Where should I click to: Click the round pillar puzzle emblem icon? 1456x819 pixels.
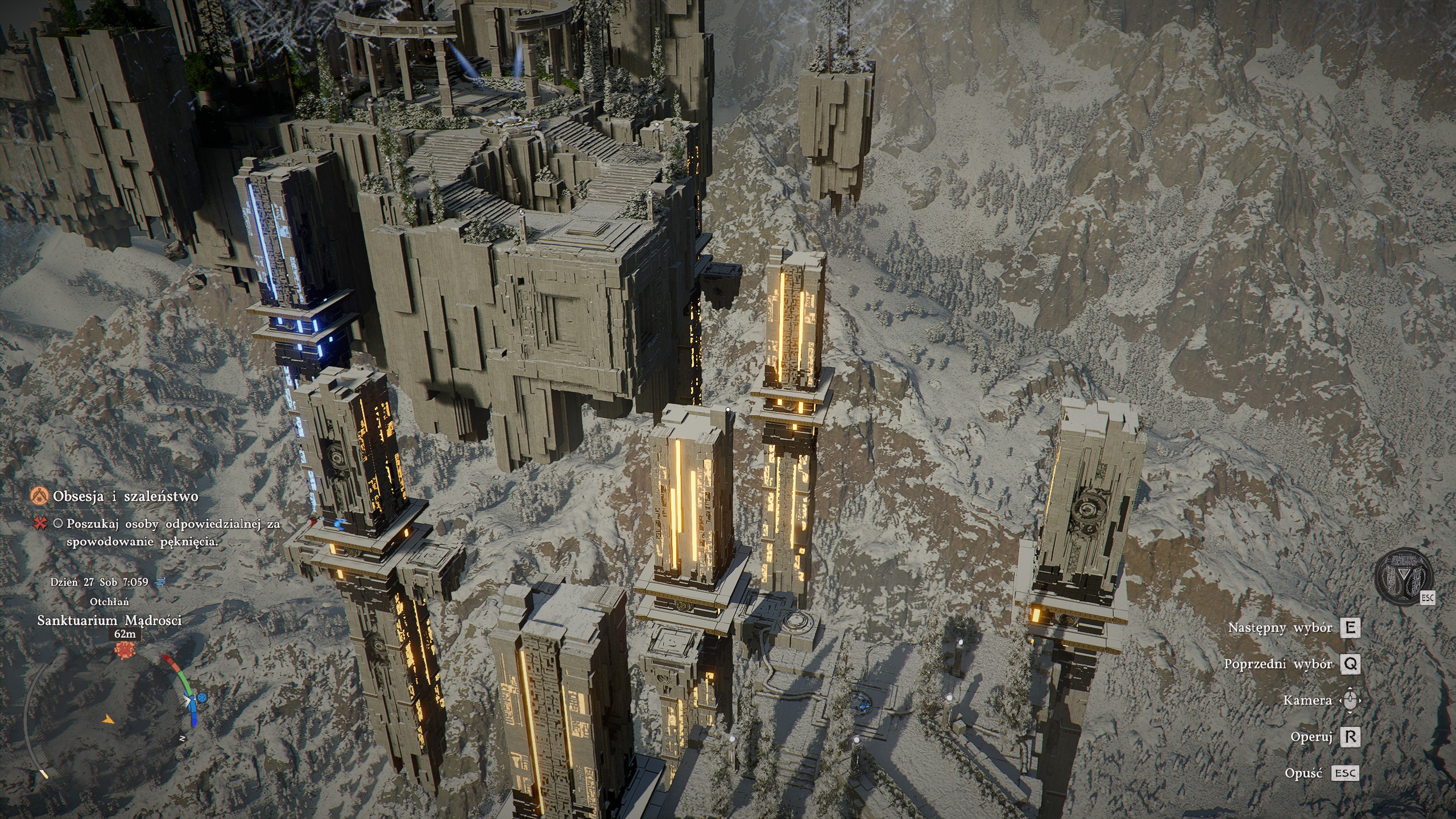tap(1404, 577)
